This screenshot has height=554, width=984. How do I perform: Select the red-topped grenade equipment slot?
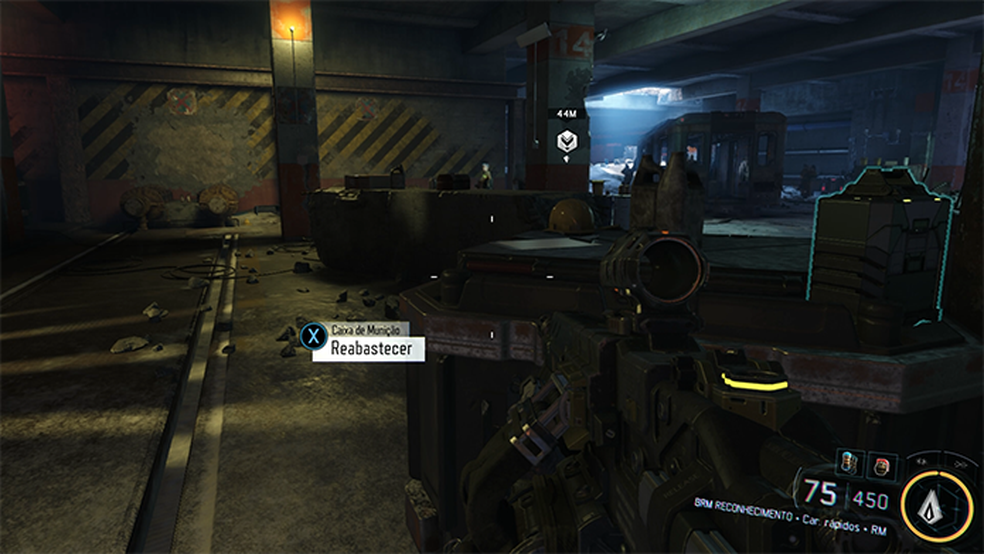882,463
